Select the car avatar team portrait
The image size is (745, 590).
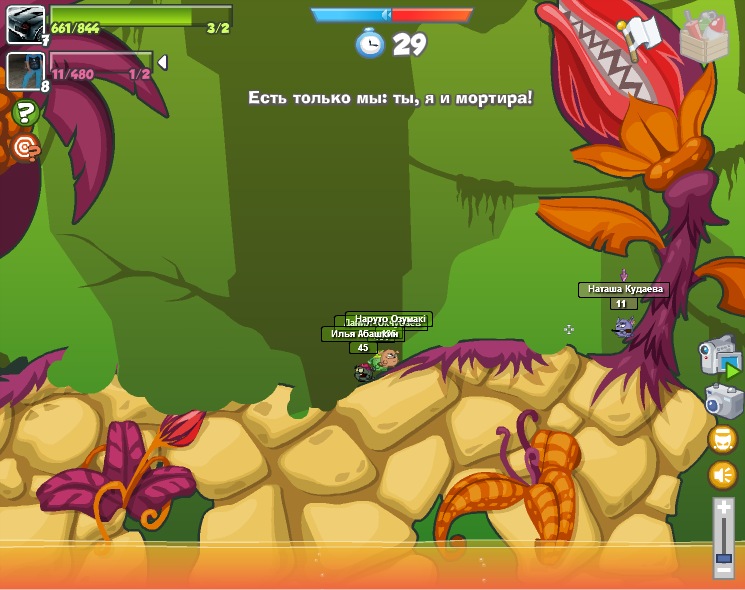pos(25,24)
